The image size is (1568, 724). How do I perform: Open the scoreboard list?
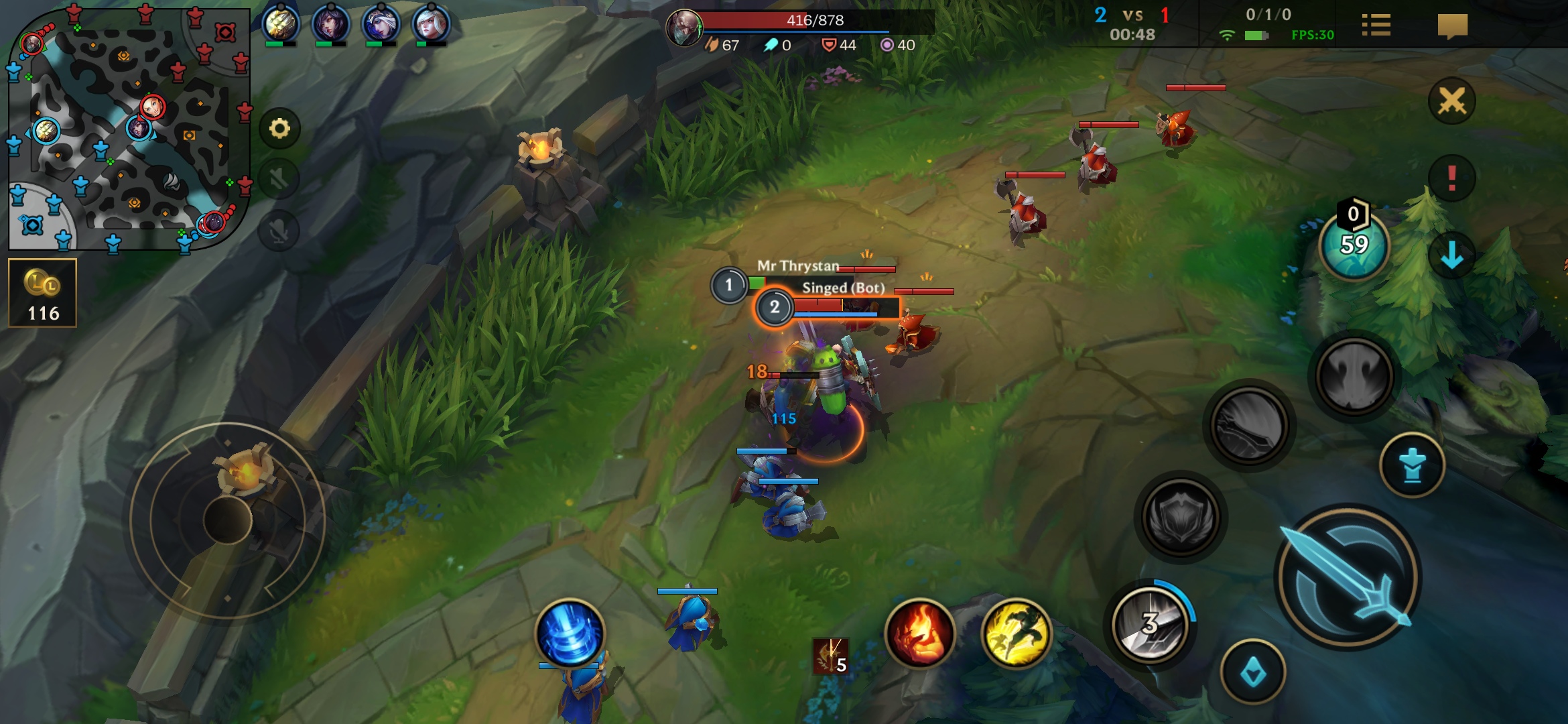point(1376,26)
